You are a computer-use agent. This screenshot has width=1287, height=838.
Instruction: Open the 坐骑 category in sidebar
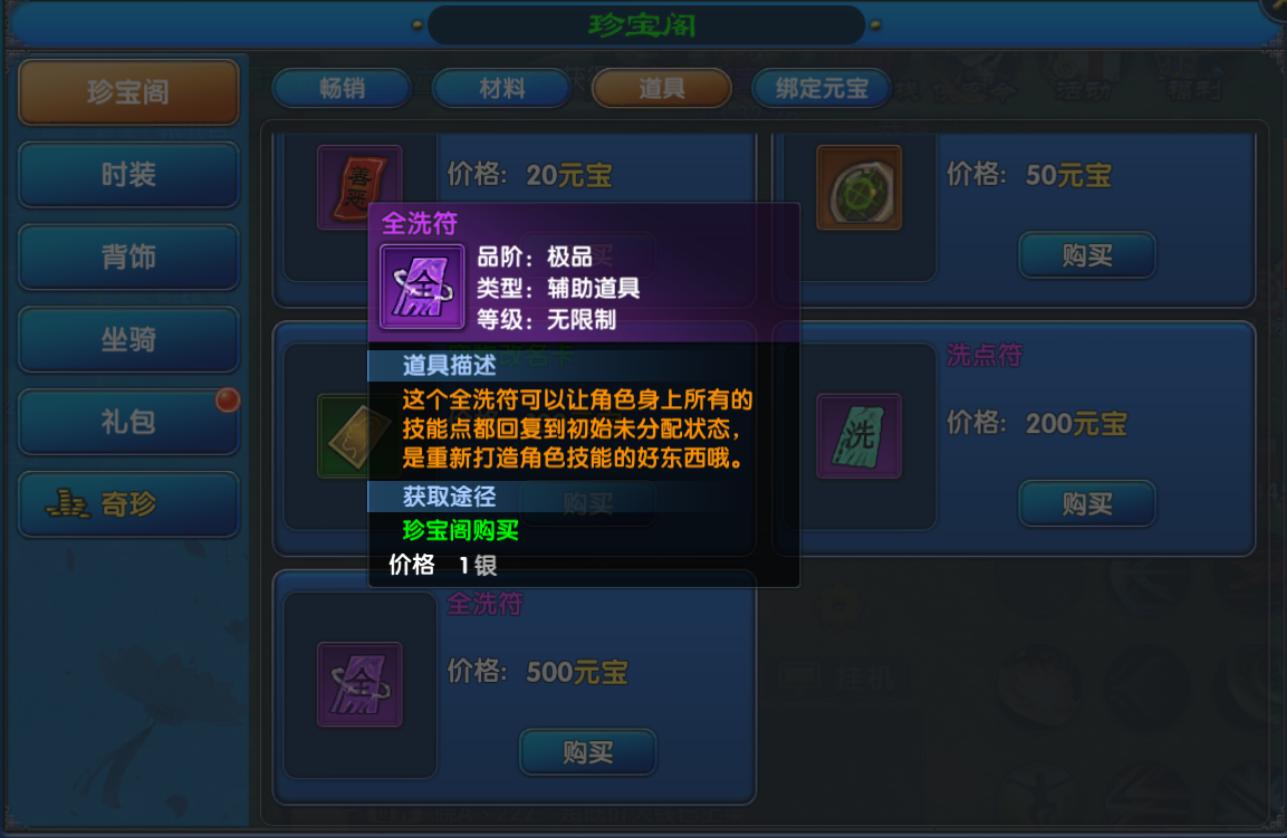[x=128, y=340]
